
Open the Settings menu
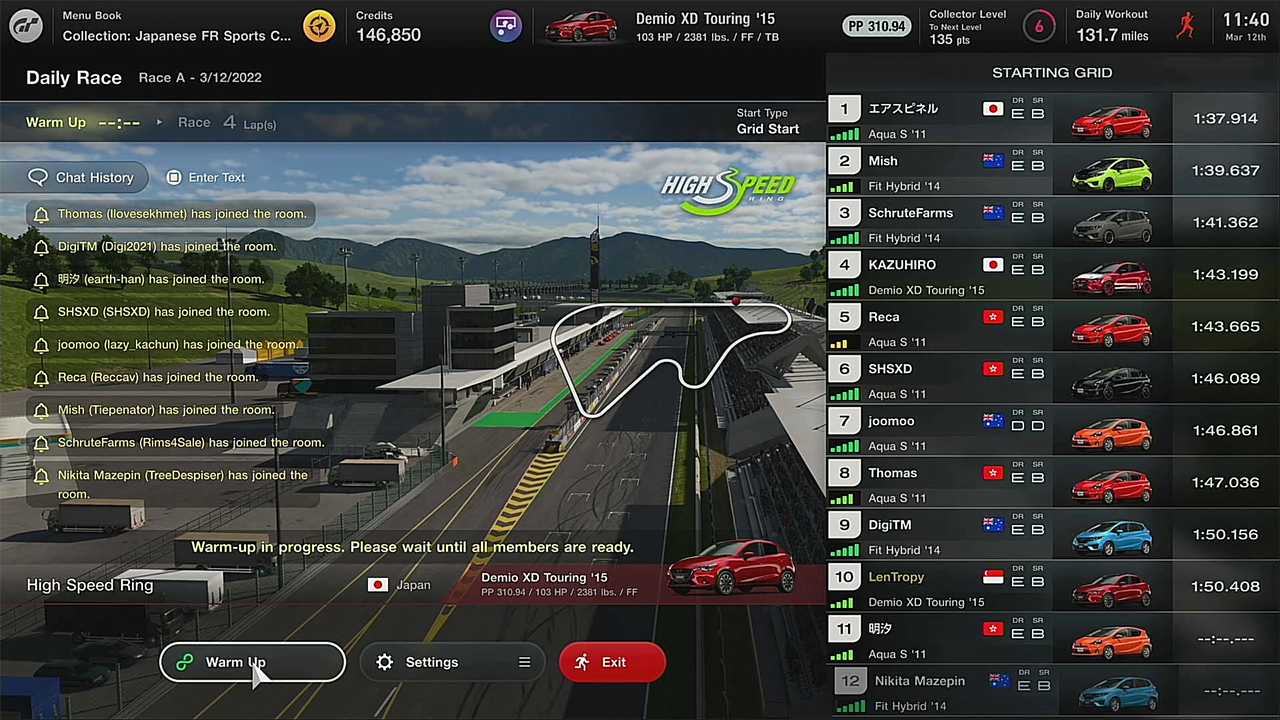452,662
